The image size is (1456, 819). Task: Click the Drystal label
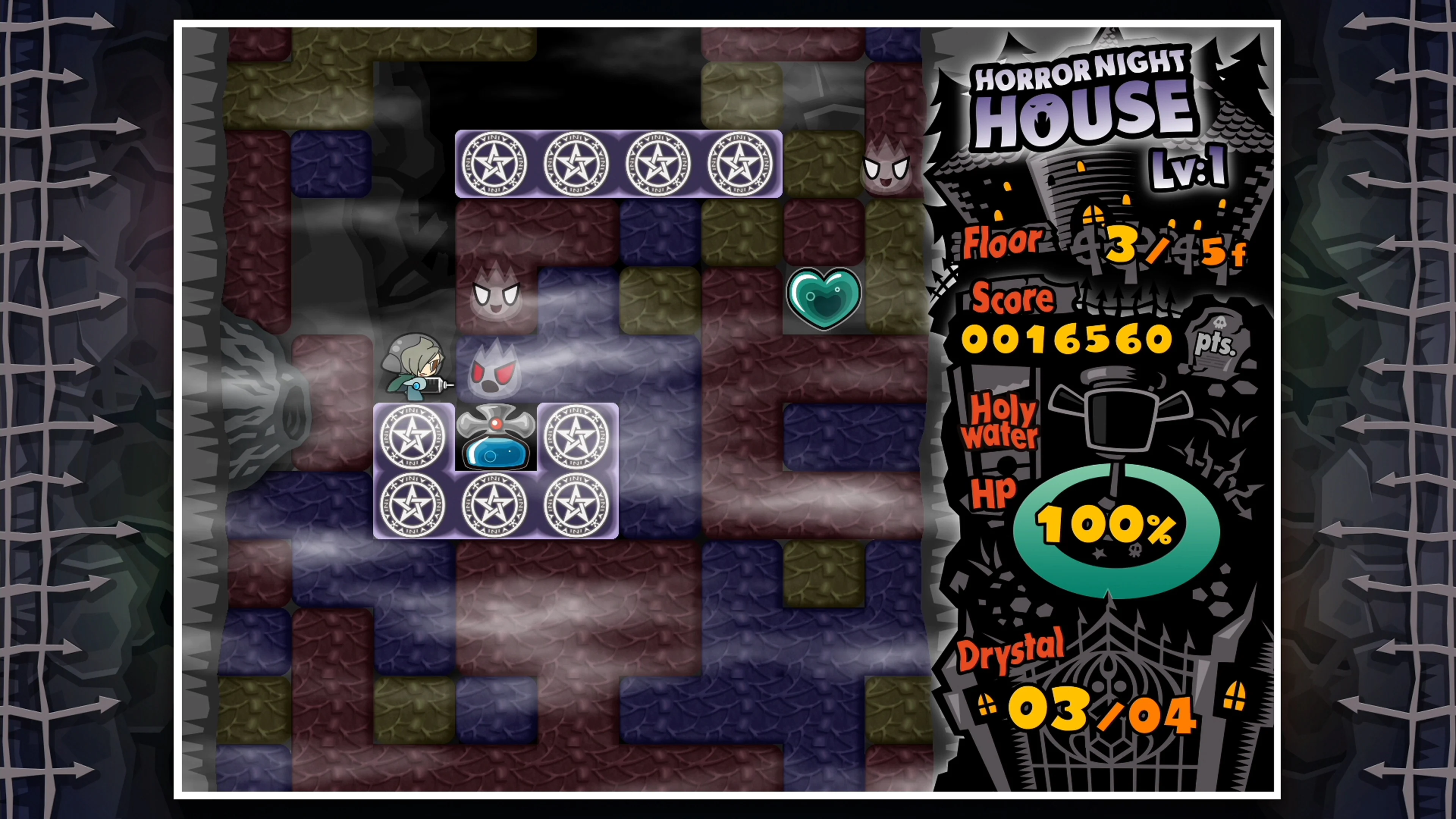click(x=1012, y=650)
